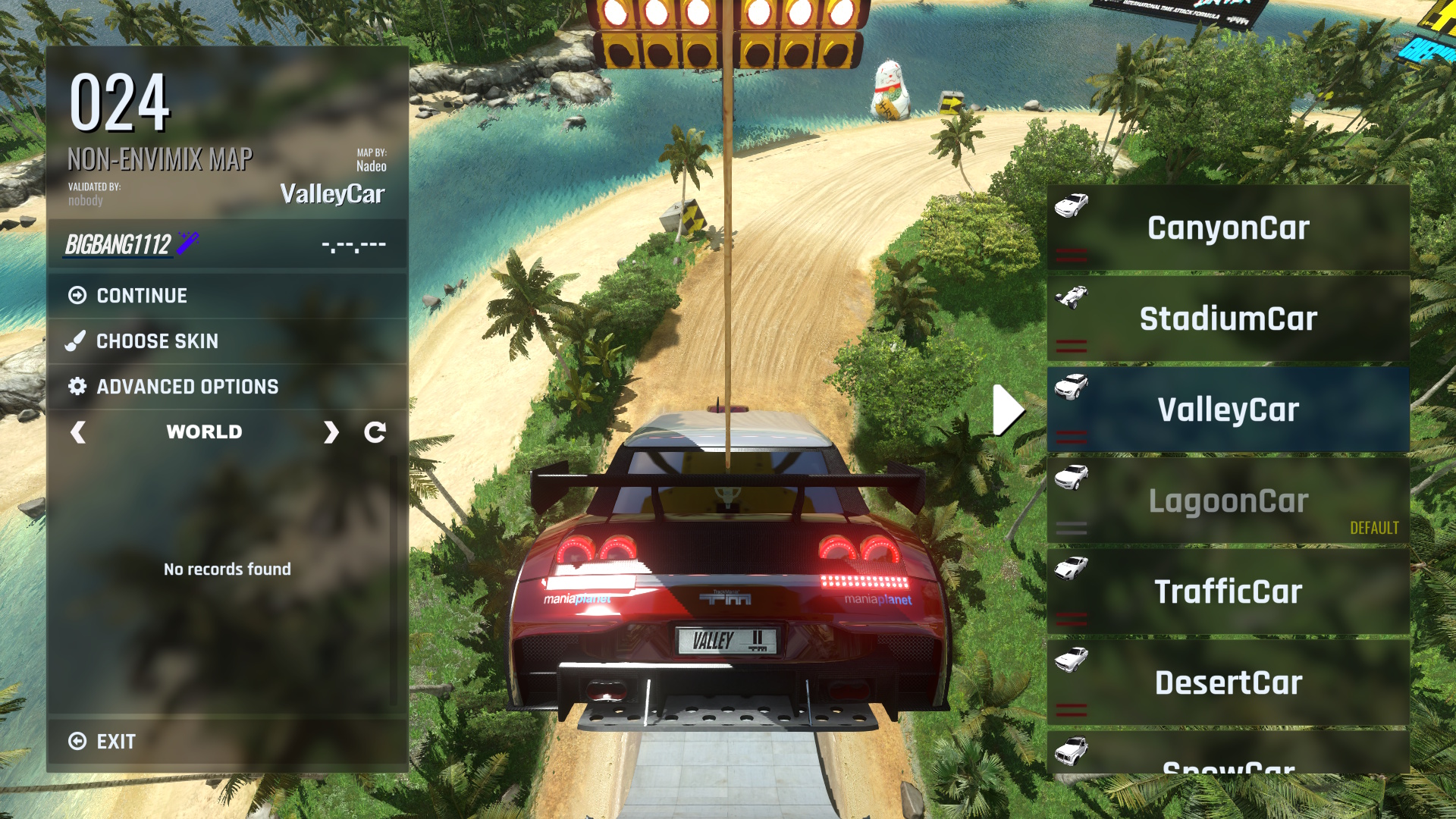This screenshot has height=819, width=1456.
Task: Choose DesertCar from the car list
Action: pos(1228,682)
